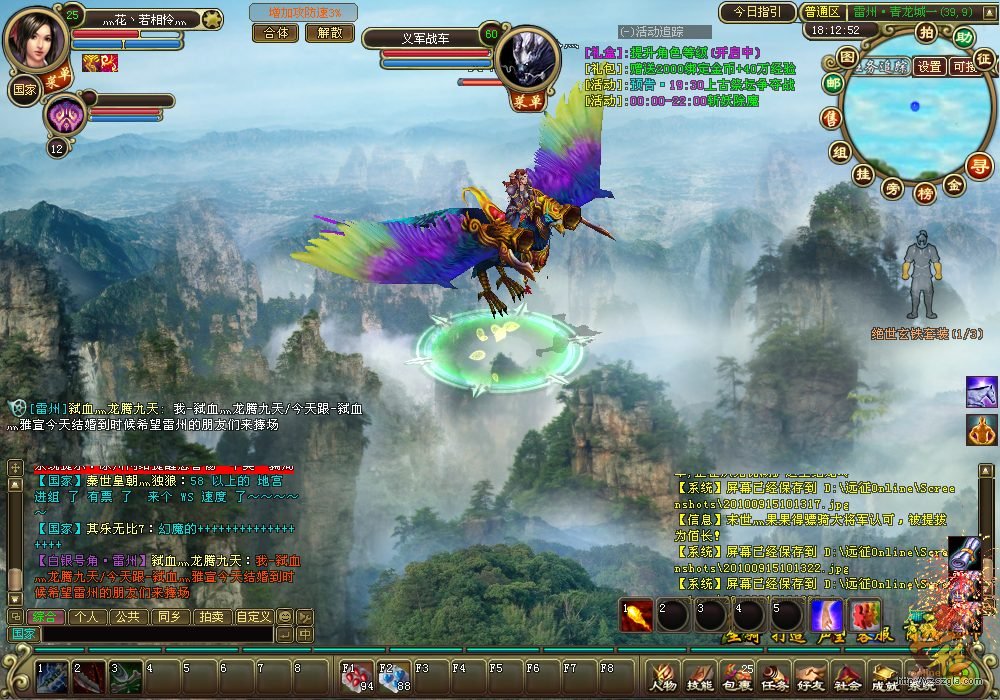1000x700 pixels.
Task: Open the 榜 rankings button
Action: click(925, 192)
